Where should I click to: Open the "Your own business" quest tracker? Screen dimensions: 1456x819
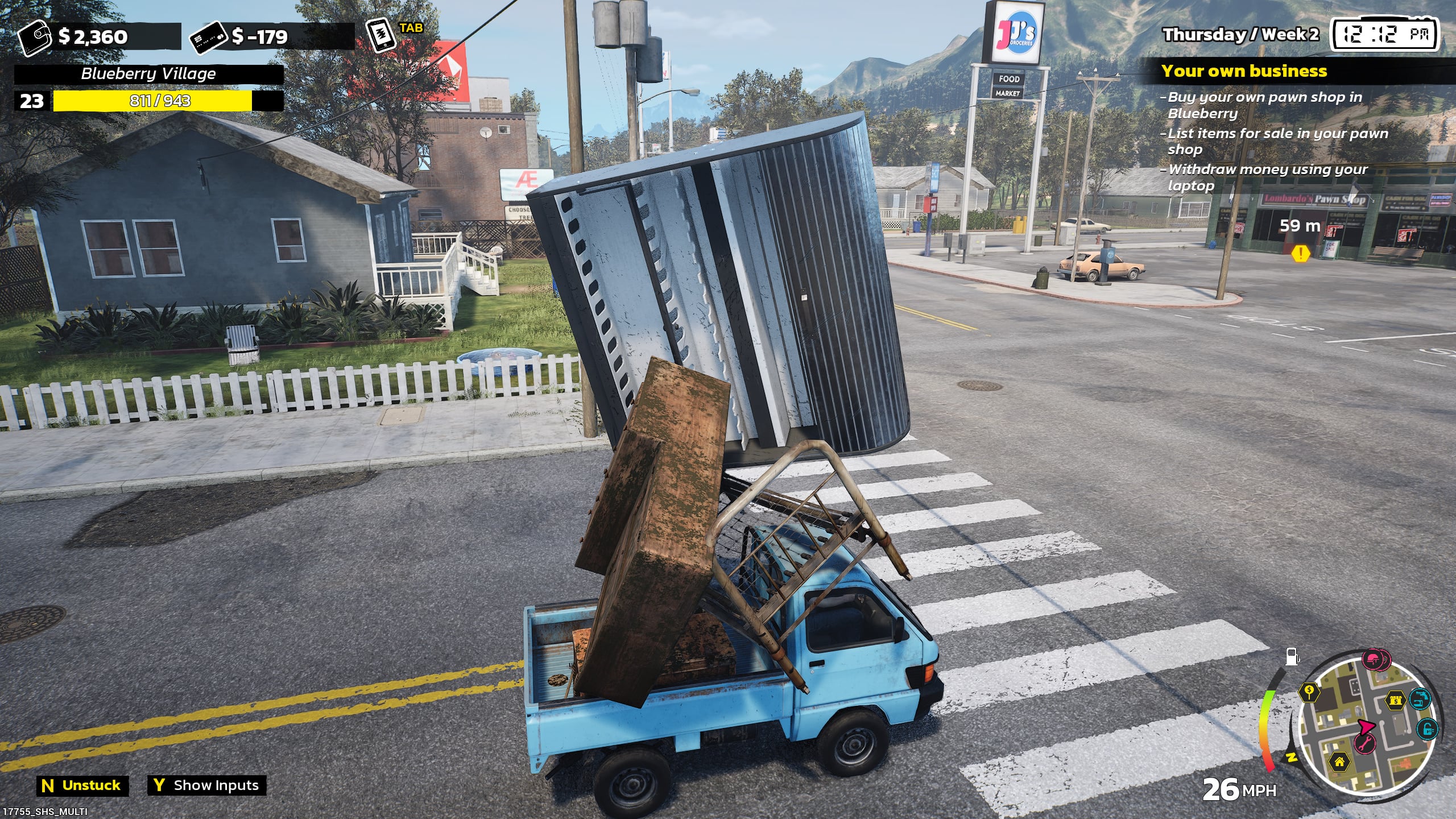pyautogui.click(x=1243, y=71)
